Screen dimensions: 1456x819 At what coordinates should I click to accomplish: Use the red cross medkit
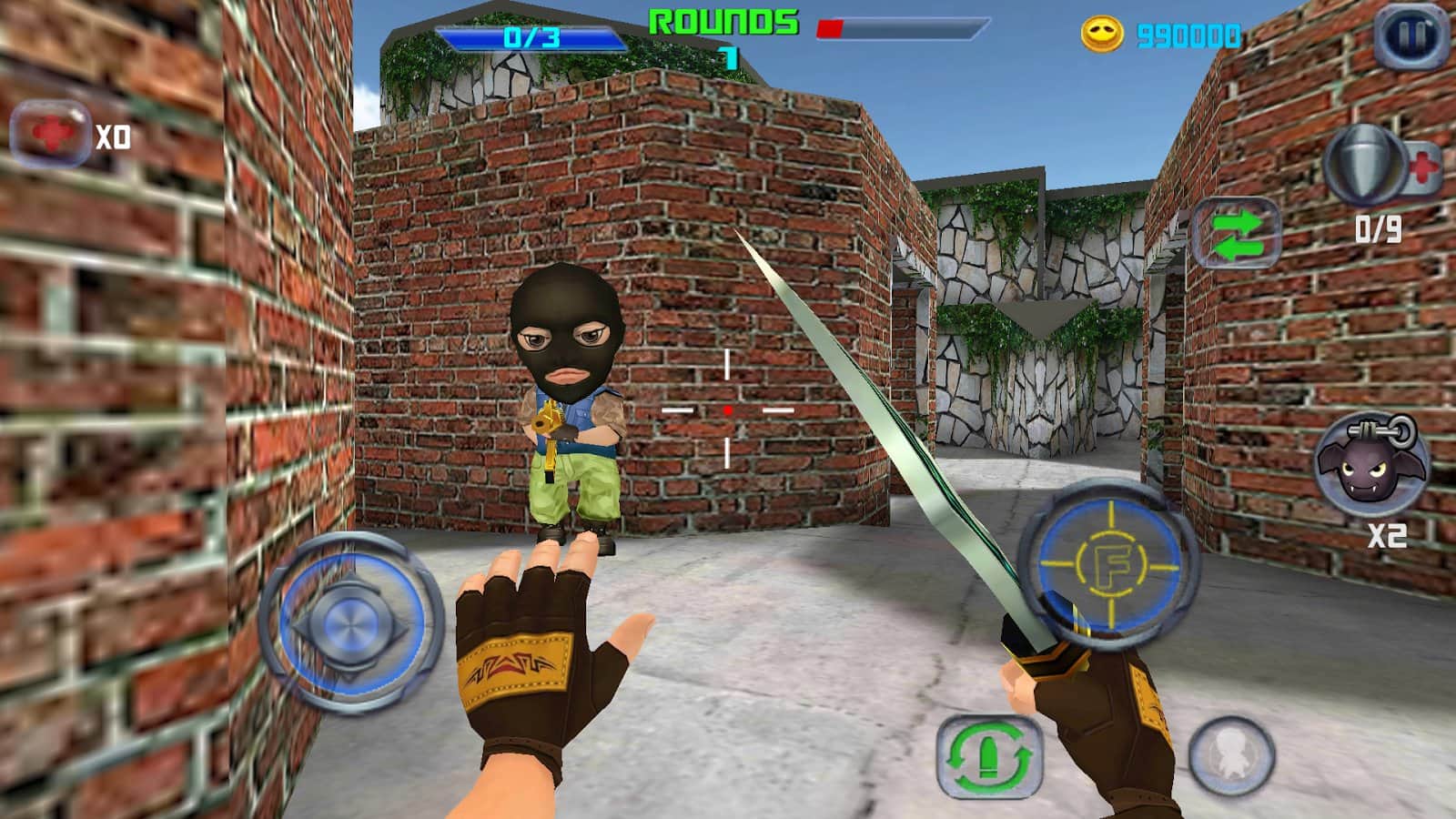(x=51, y=135)
